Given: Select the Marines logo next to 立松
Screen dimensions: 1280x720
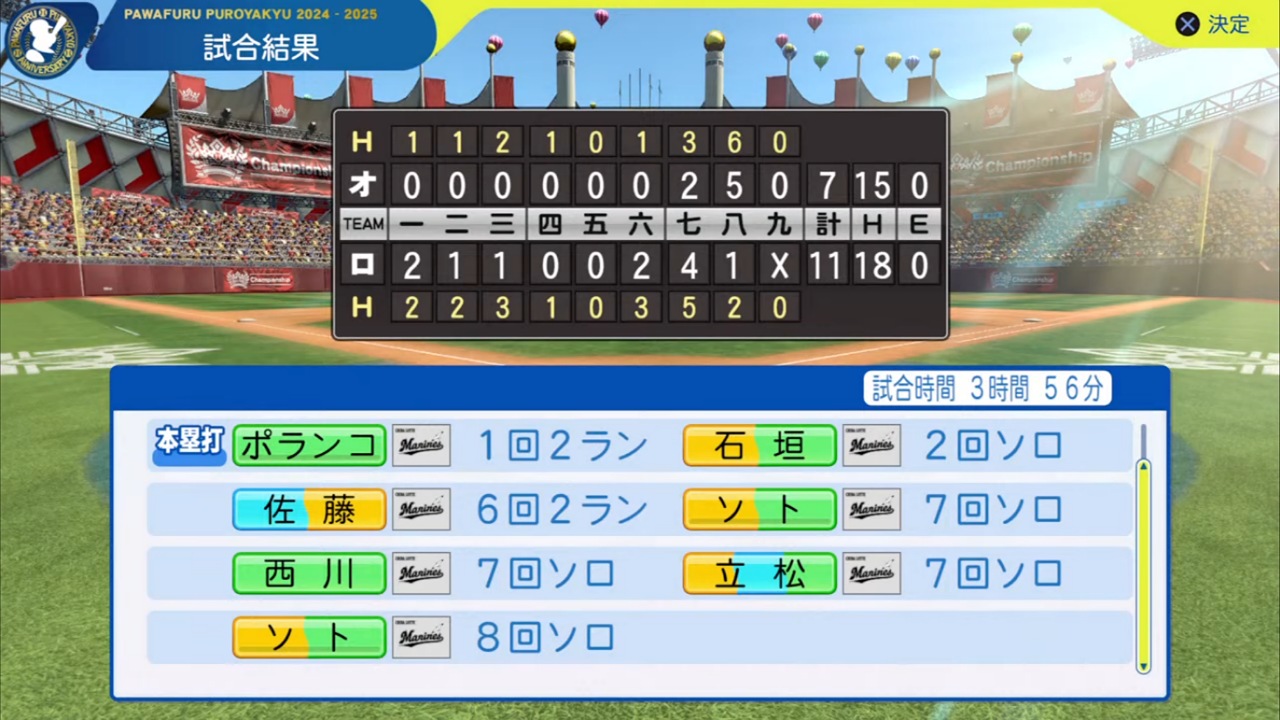Looking at the screenshot, I should [871, 573].
